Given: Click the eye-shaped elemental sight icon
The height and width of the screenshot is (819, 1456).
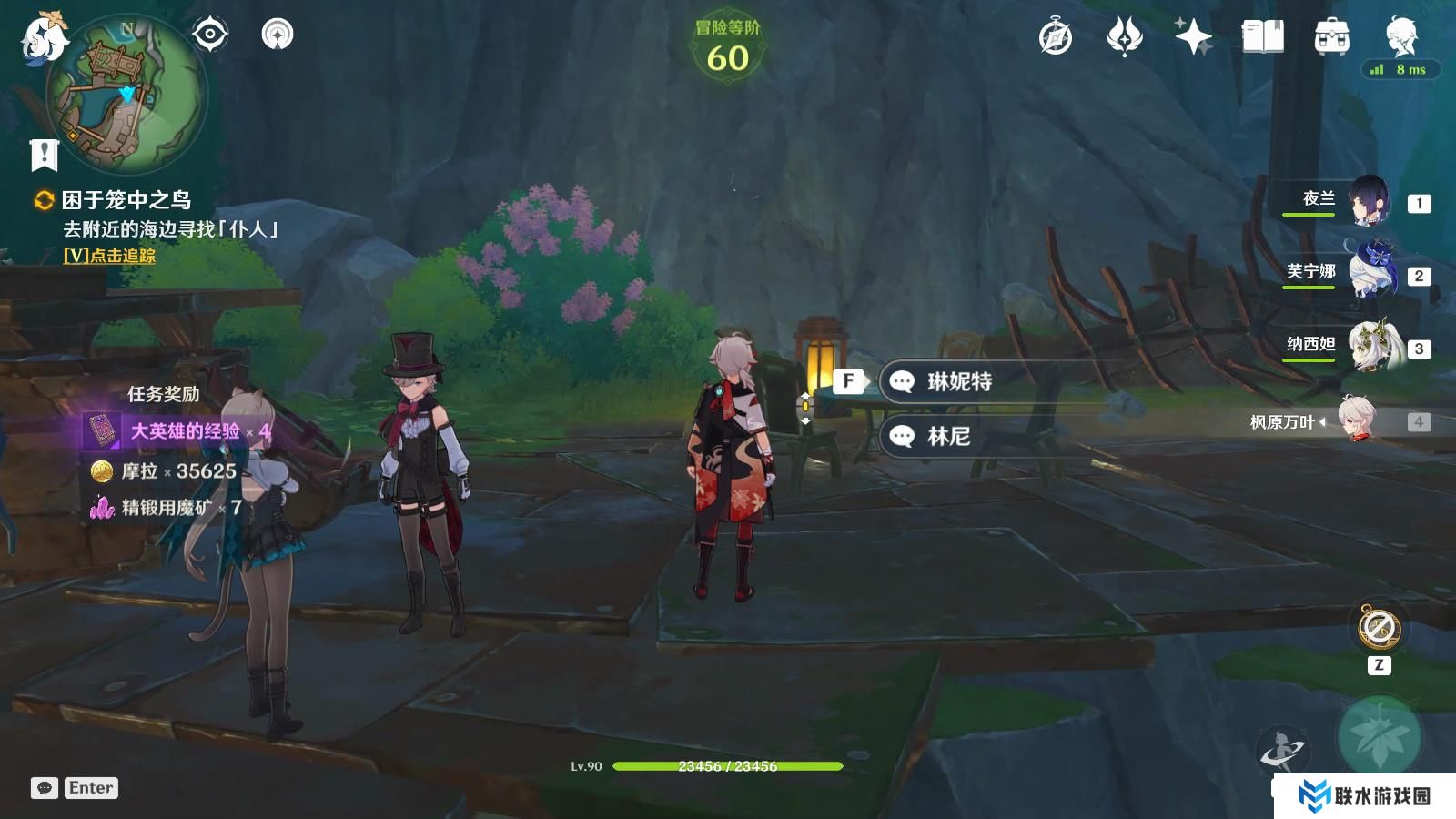Looking at the screenshot, I should 209,35.
